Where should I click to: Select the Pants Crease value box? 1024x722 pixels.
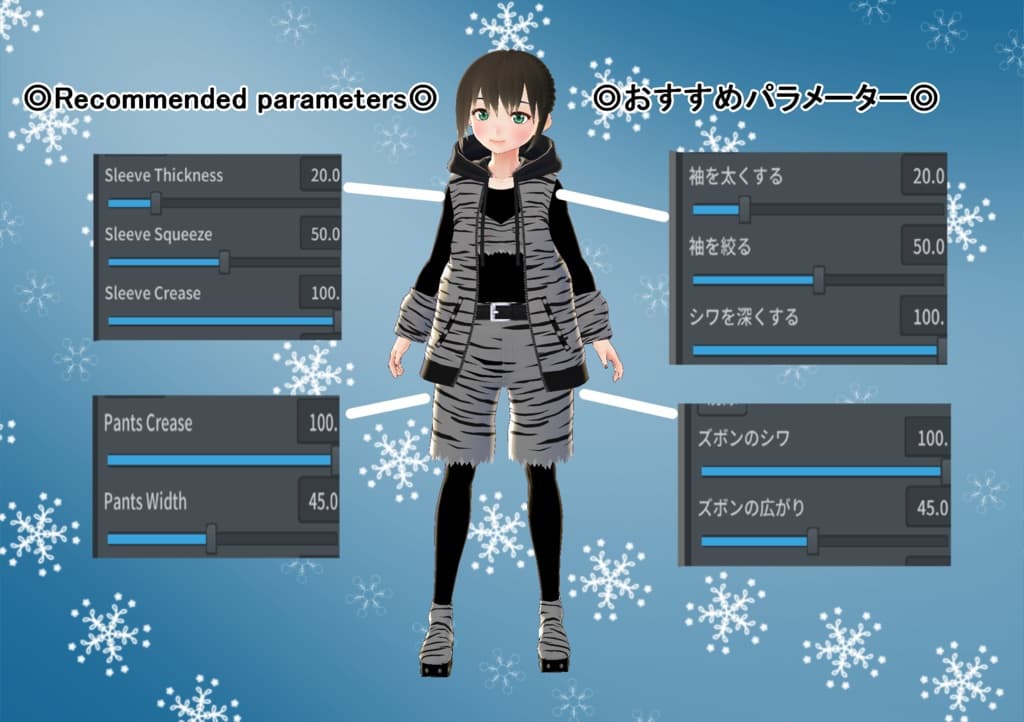(x=320, y=423)
